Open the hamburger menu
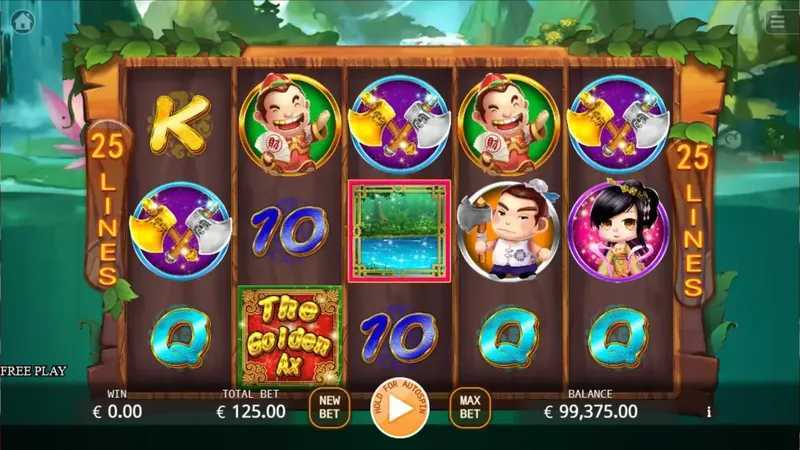 coord(777,21)
